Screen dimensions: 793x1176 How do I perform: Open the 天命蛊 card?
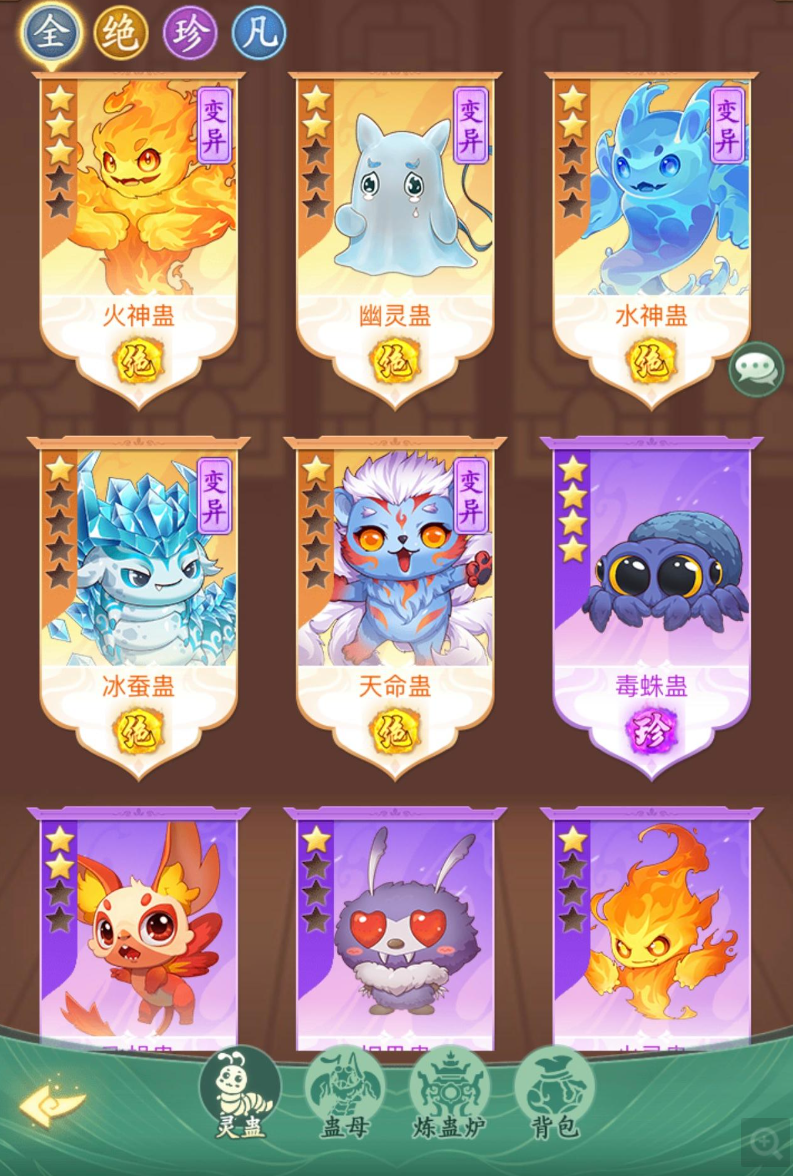[x=395, y=590]
